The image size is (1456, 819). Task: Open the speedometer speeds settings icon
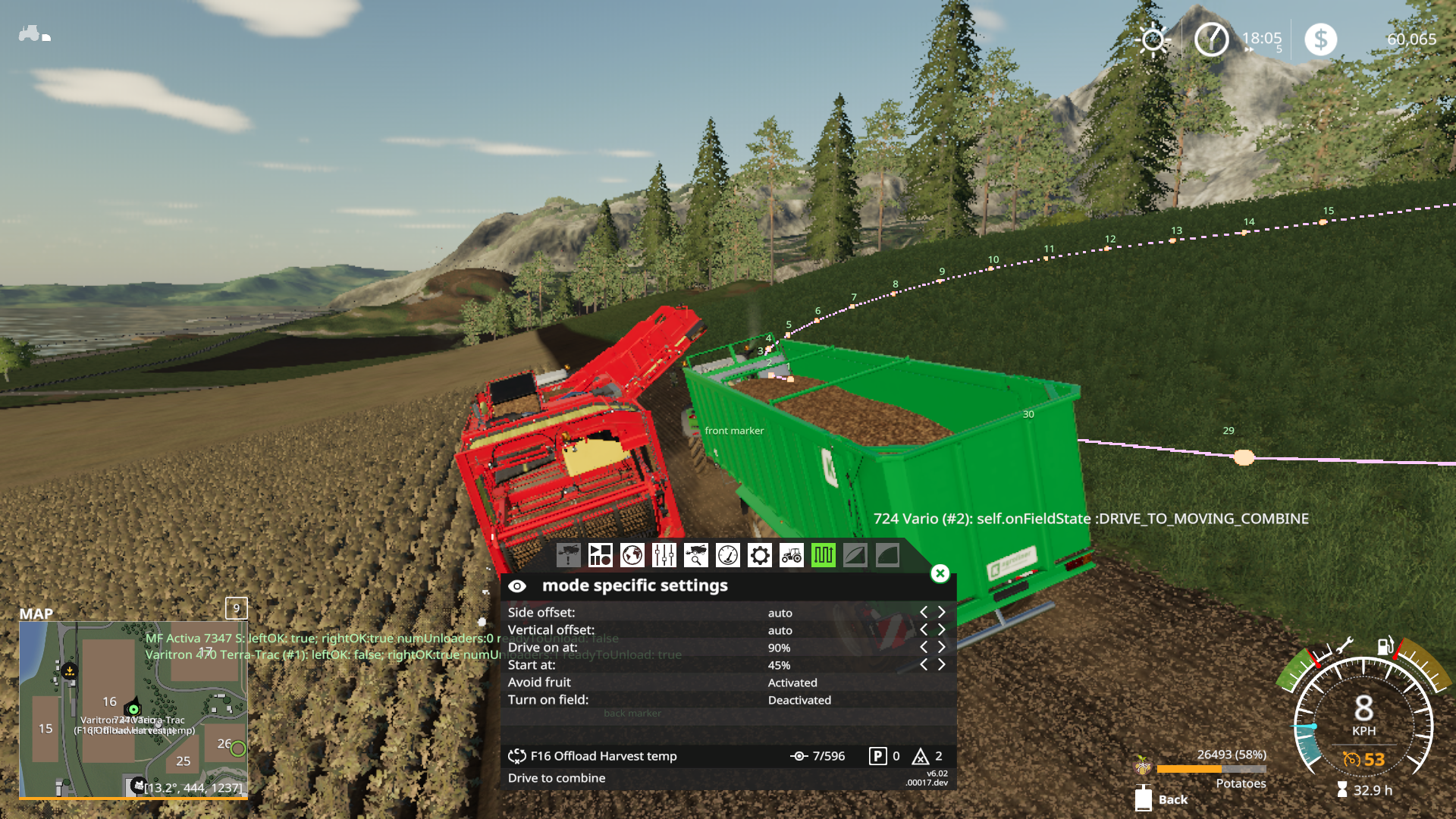(728, 556)
